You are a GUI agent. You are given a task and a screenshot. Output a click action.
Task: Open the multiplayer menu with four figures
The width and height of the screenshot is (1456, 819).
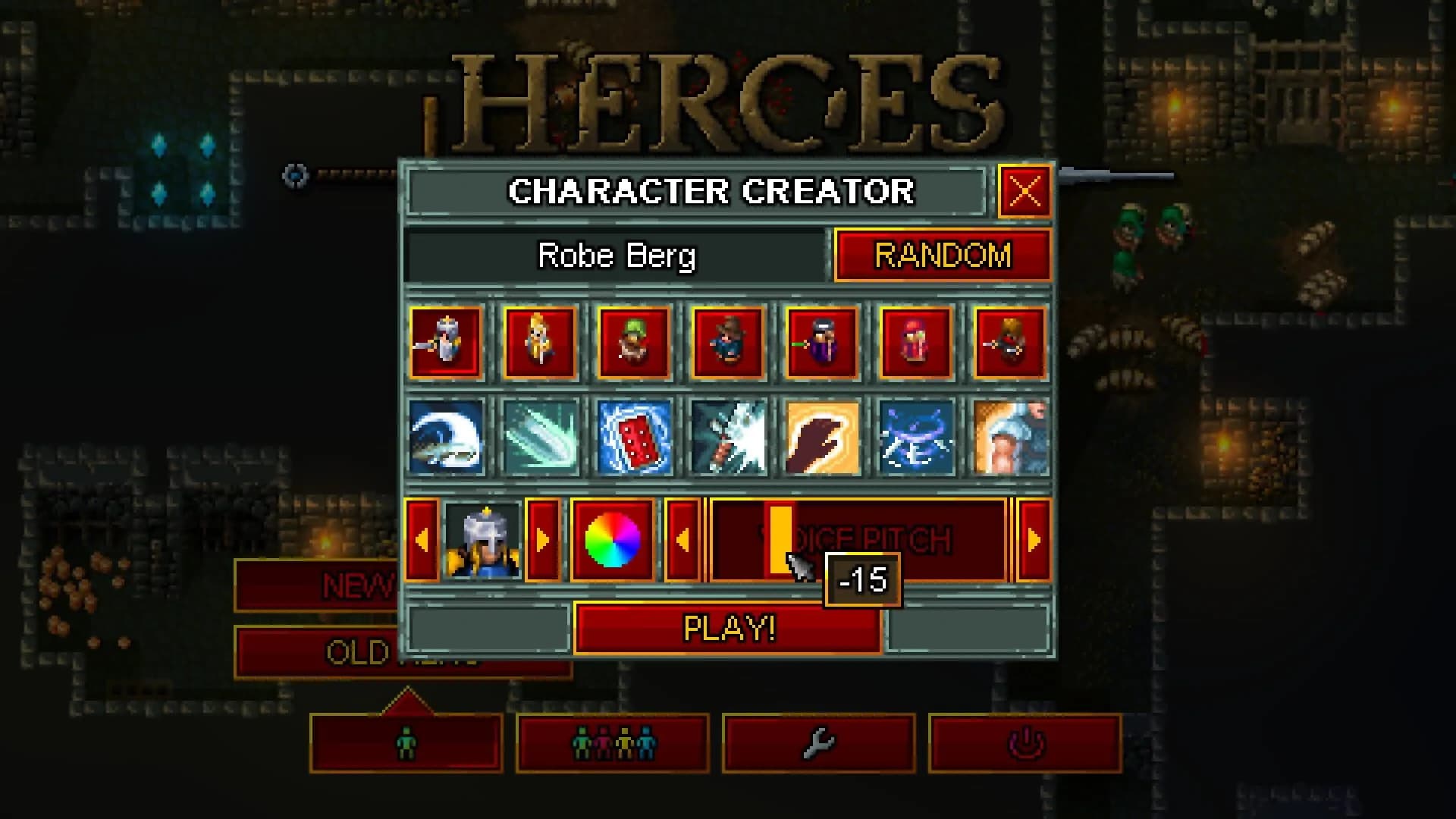(613, 744)
